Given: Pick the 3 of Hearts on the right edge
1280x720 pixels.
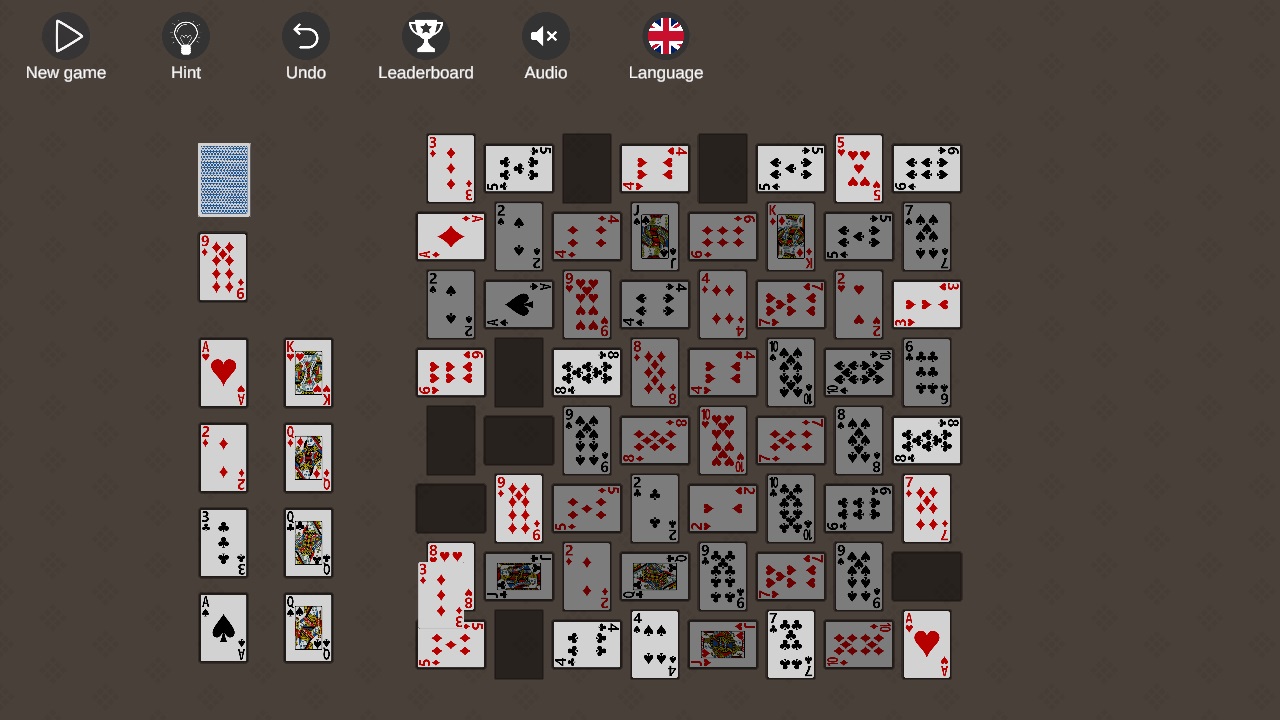Looking at the screenshot, I should pyautogui.click(x=926, y=304).
